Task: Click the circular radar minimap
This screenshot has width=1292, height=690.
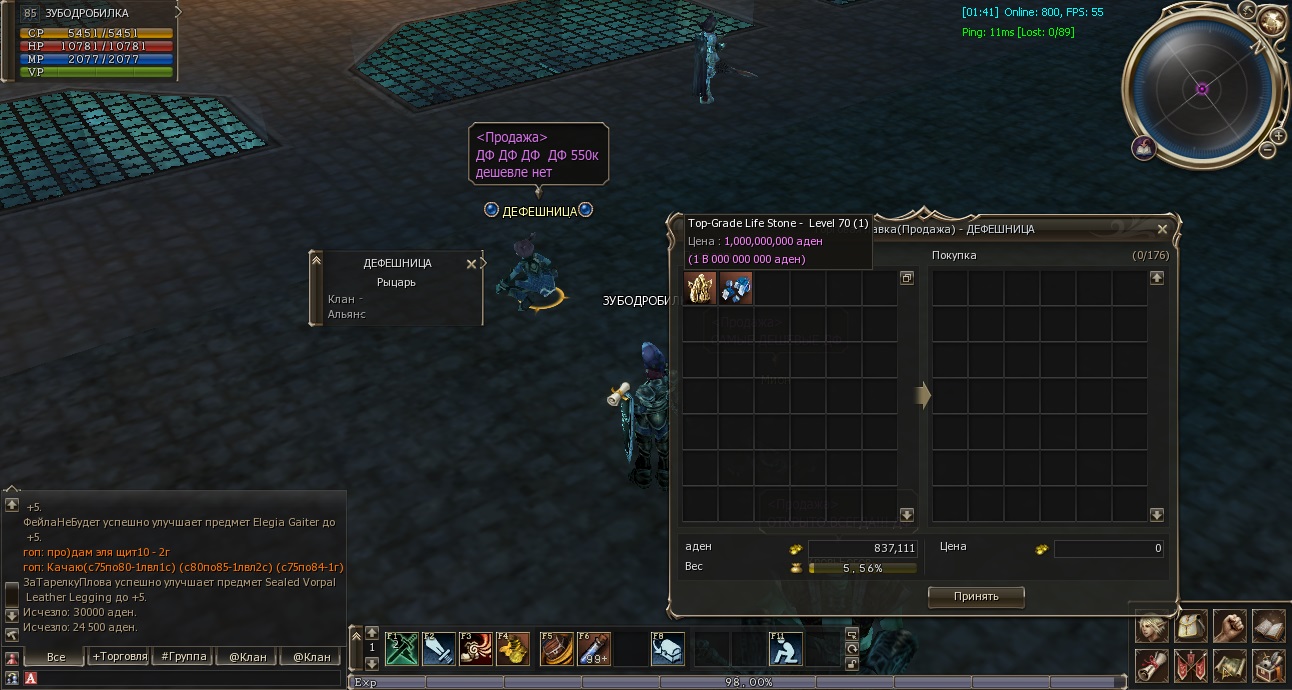Action: 1202,88
